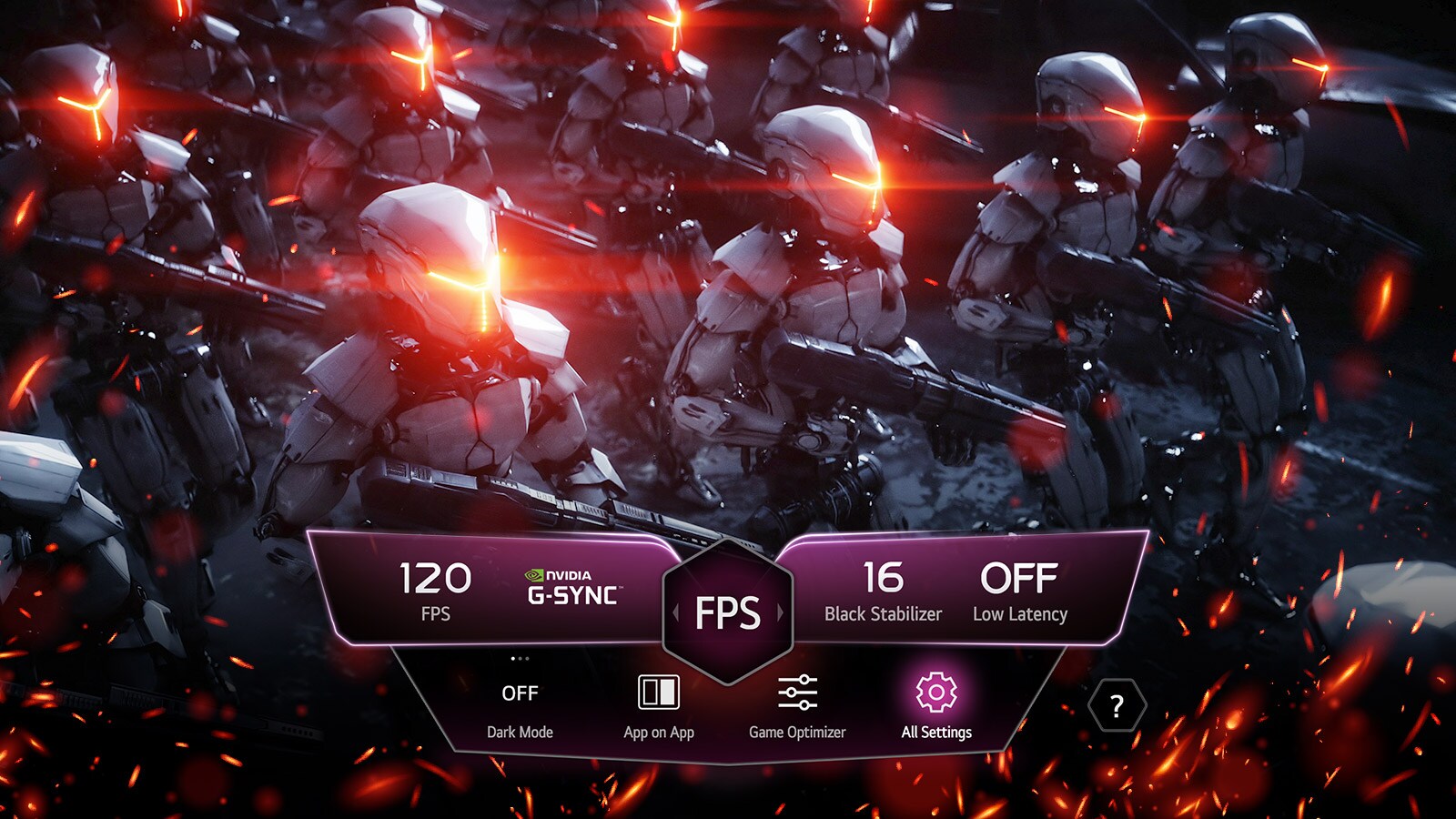Switch to the FPS display mode
The height and width of the screenshot is (819, 1456).
[728, 611]
